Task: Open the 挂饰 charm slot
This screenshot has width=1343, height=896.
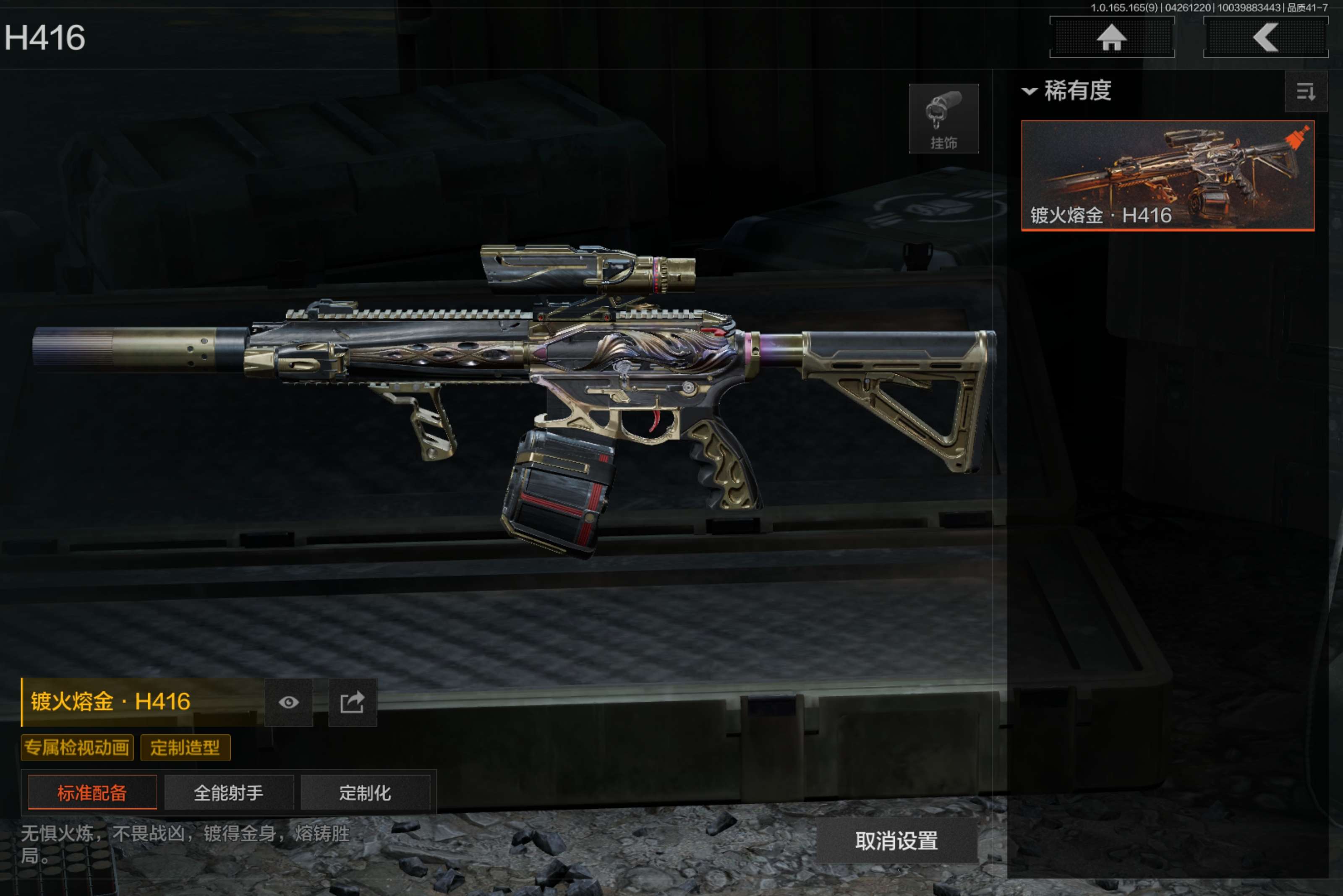Action: pyautogui.click(x=943, y=119)
